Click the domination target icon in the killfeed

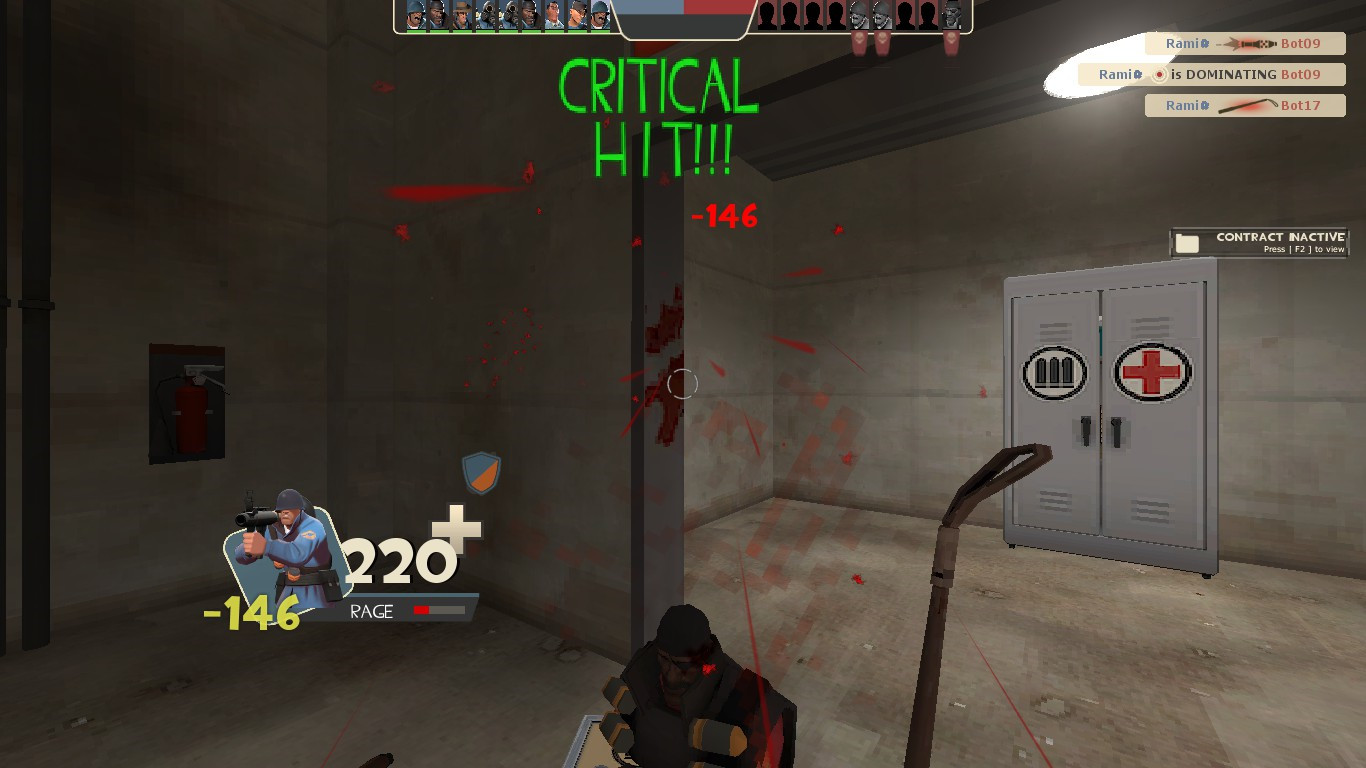(x=1160, y=74)
